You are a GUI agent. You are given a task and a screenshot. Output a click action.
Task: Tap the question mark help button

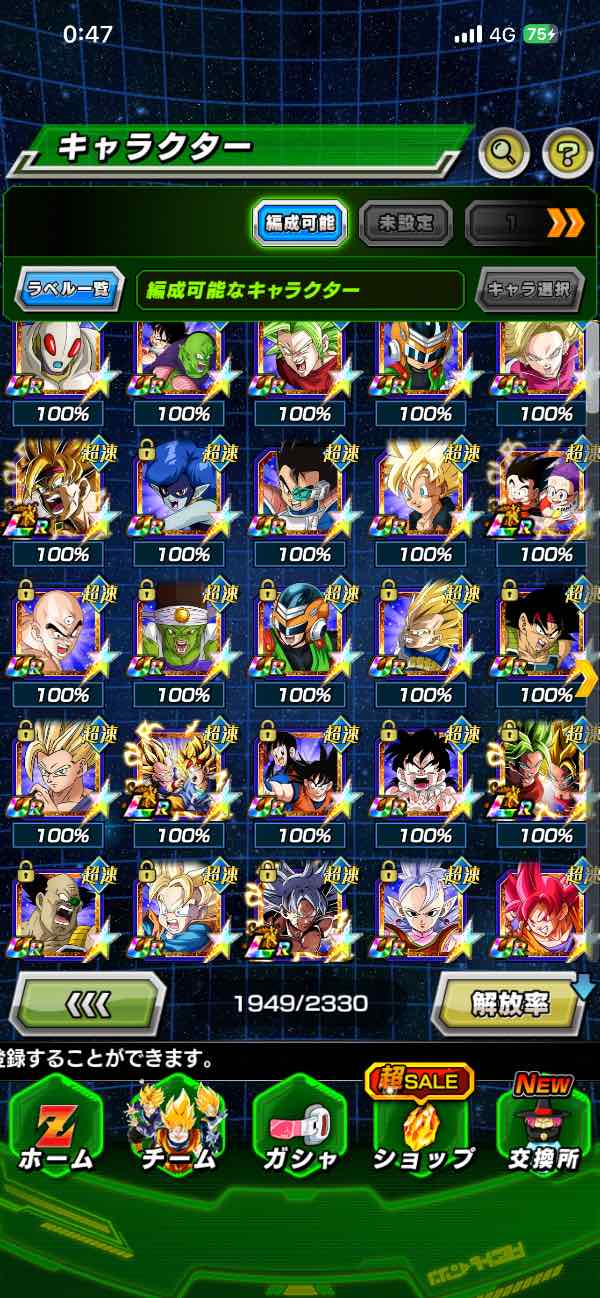click(x=567, y=153)
